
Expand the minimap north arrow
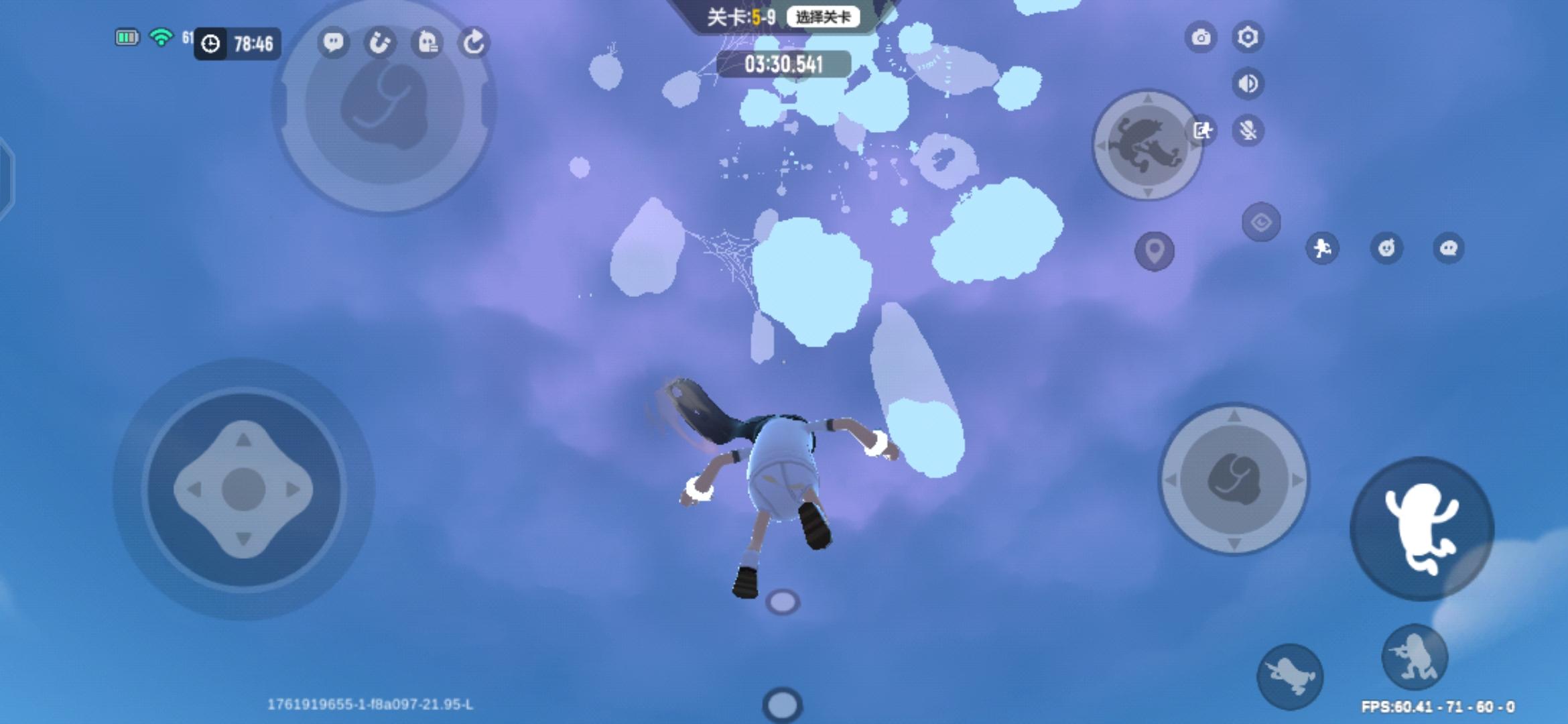1147,99
